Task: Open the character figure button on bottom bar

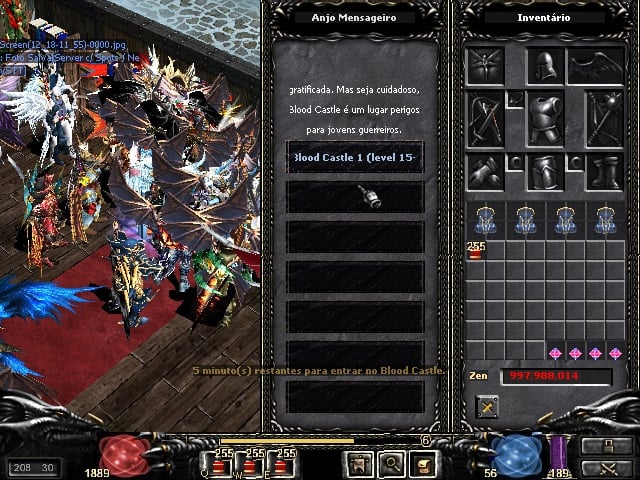Action: 357,463
